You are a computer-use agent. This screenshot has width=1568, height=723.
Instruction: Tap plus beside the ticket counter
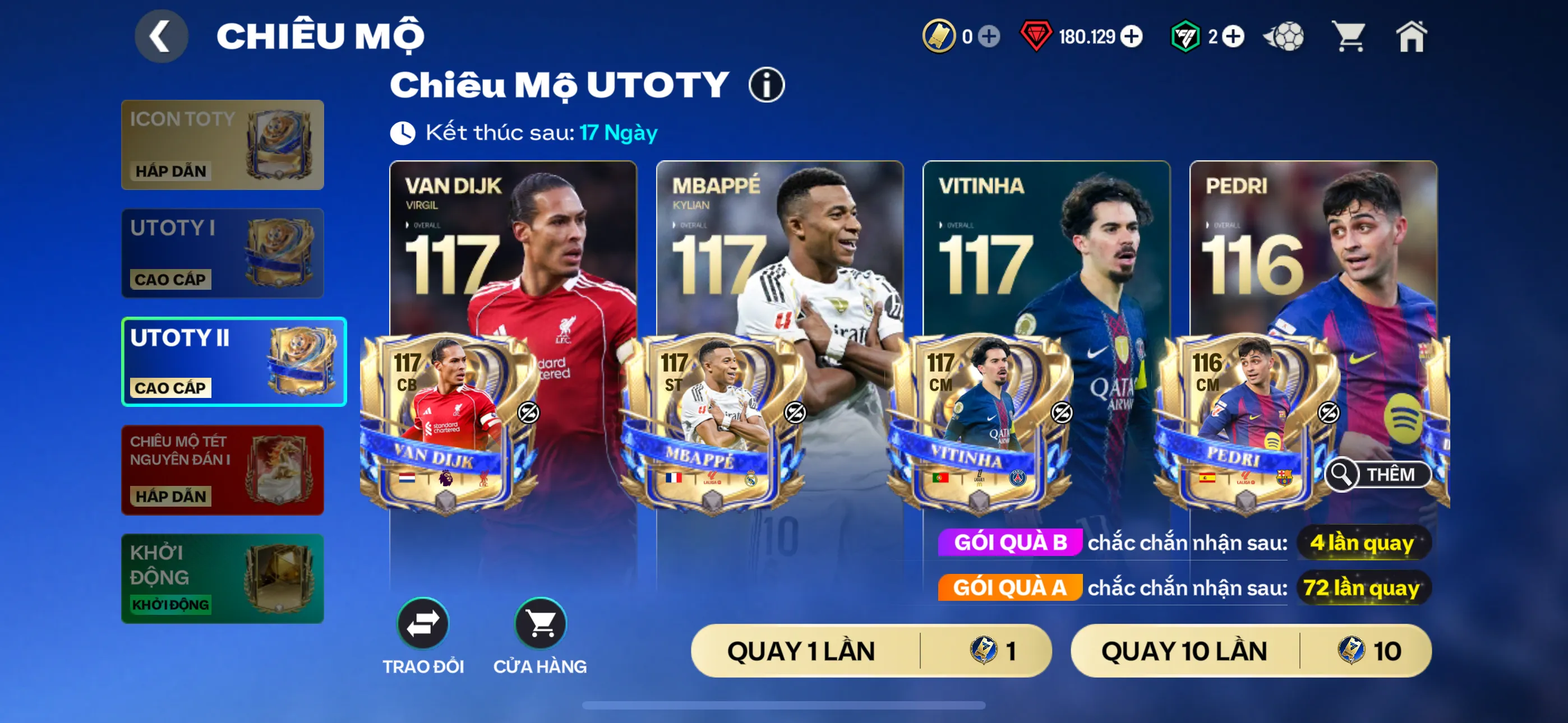tap(990, 36)
